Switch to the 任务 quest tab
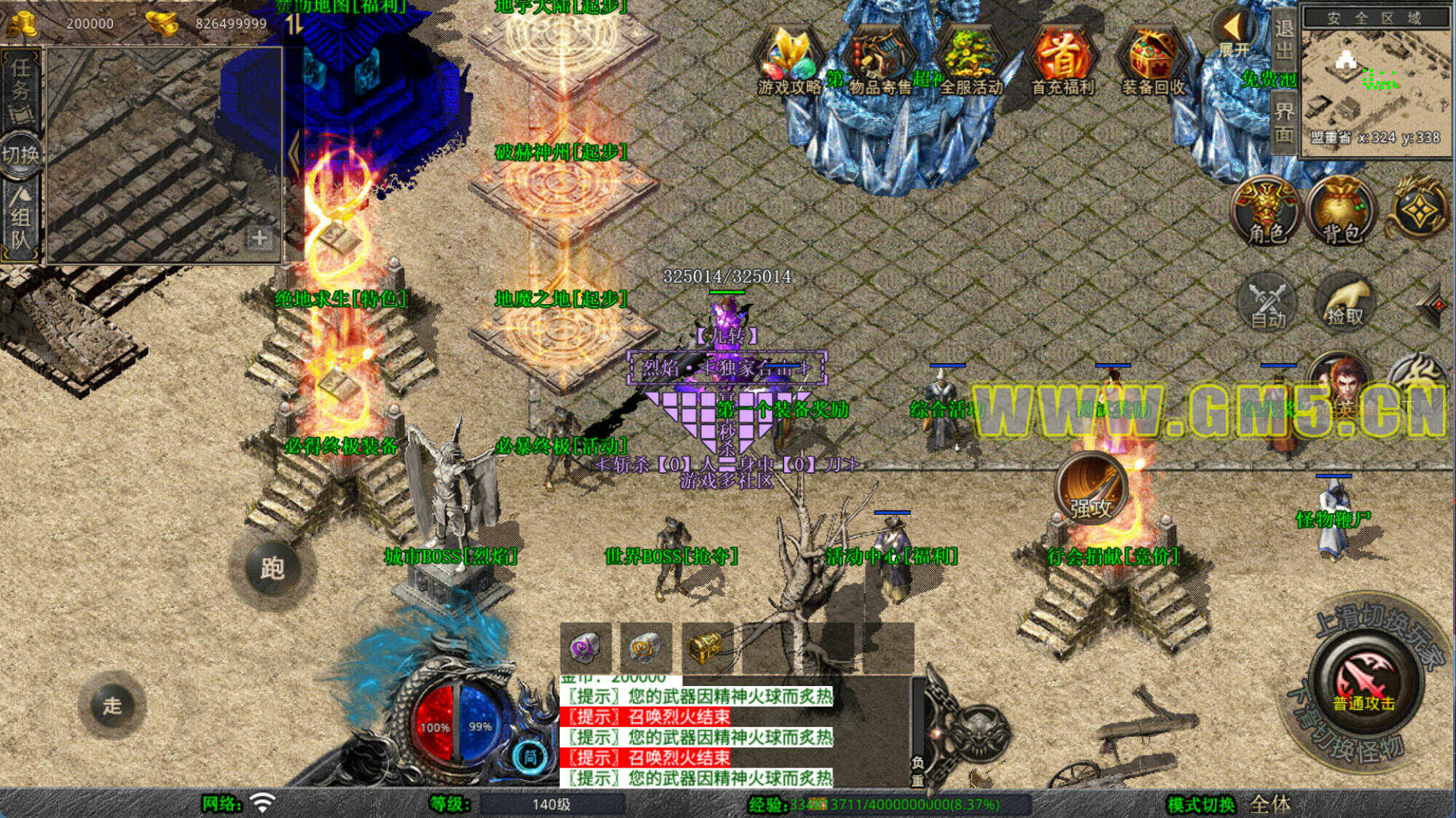Image resolution: width=1456 pixels, height=818 pixels. pos(21,87)
